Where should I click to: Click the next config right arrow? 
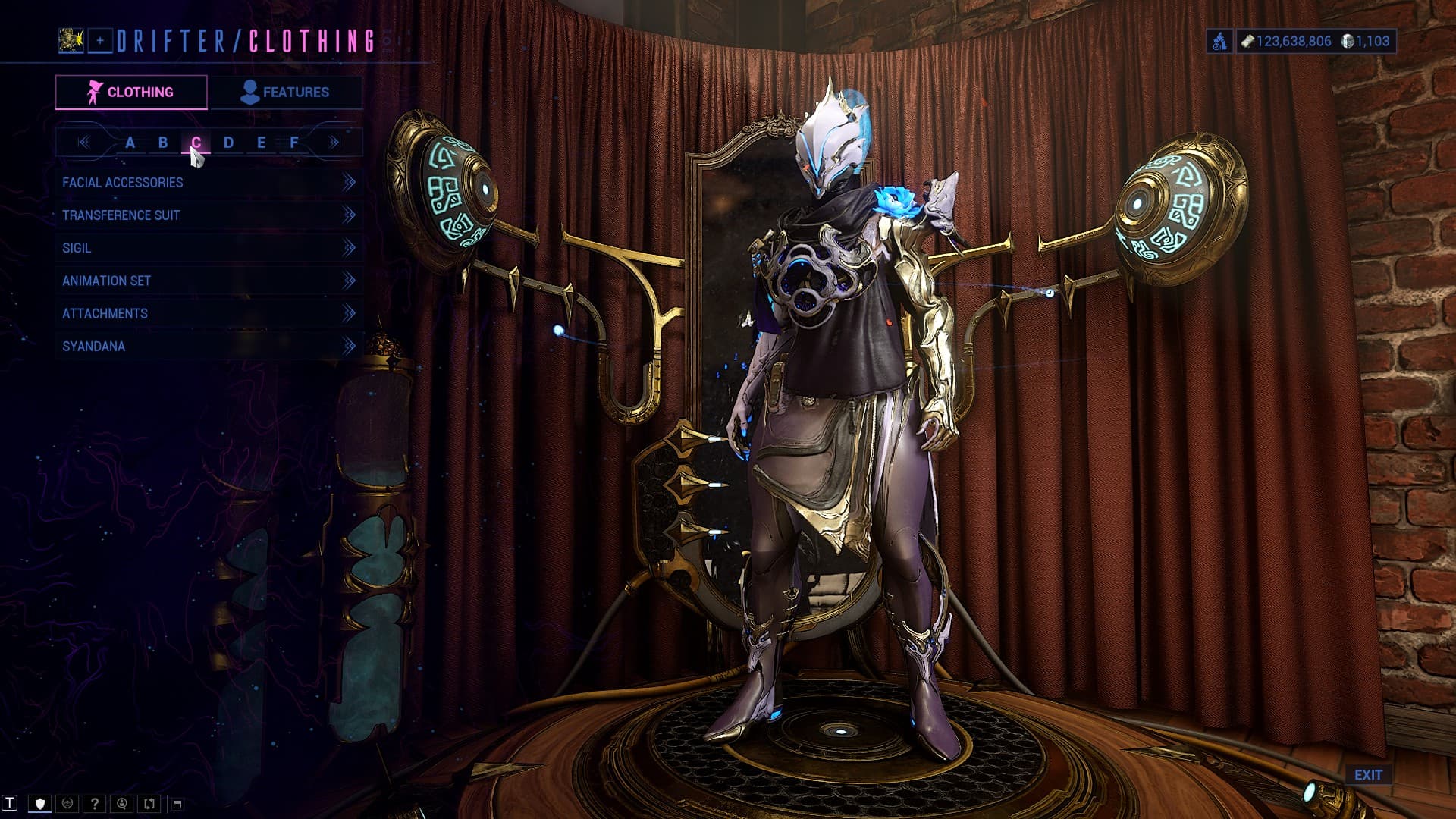(334, 143)
